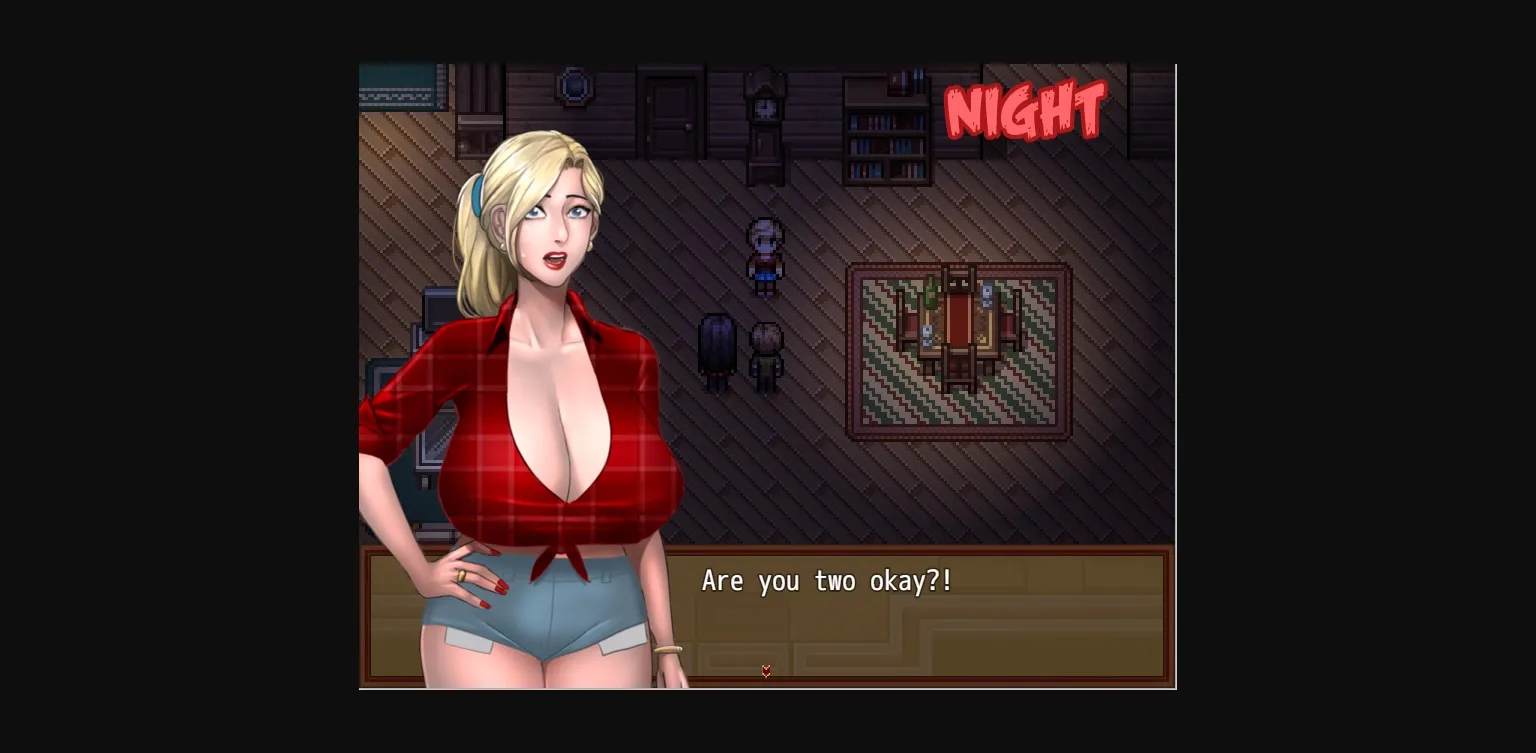Select the blonde pixel character sprite
1536x753 pixels.
coord(765,255)
